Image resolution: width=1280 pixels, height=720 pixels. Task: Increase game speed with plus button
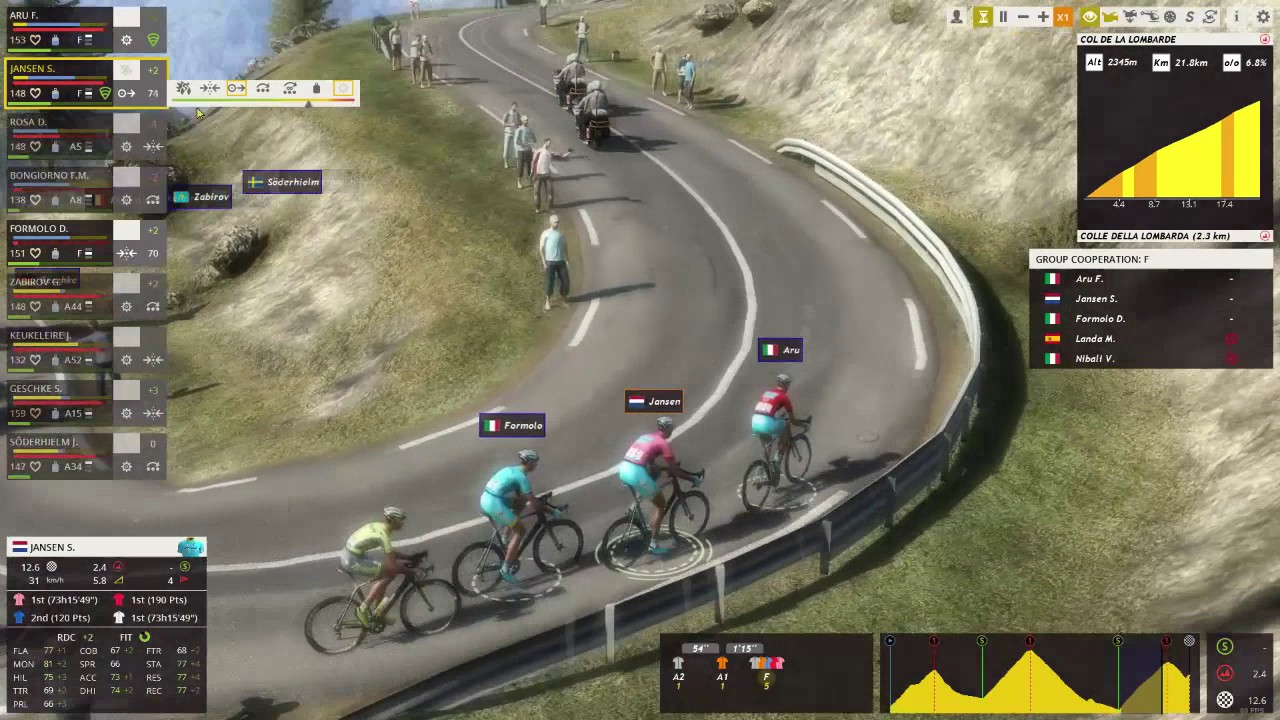coord(1043,17)
